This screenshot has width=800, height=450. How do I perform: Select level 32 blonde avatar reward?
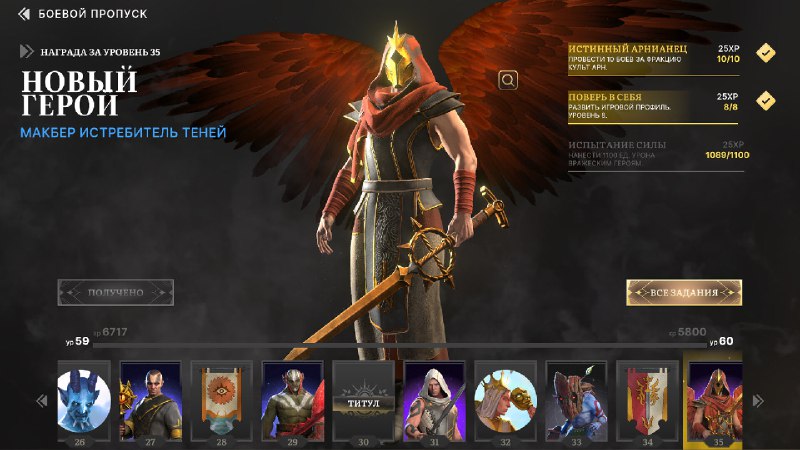tap(506, 398)
